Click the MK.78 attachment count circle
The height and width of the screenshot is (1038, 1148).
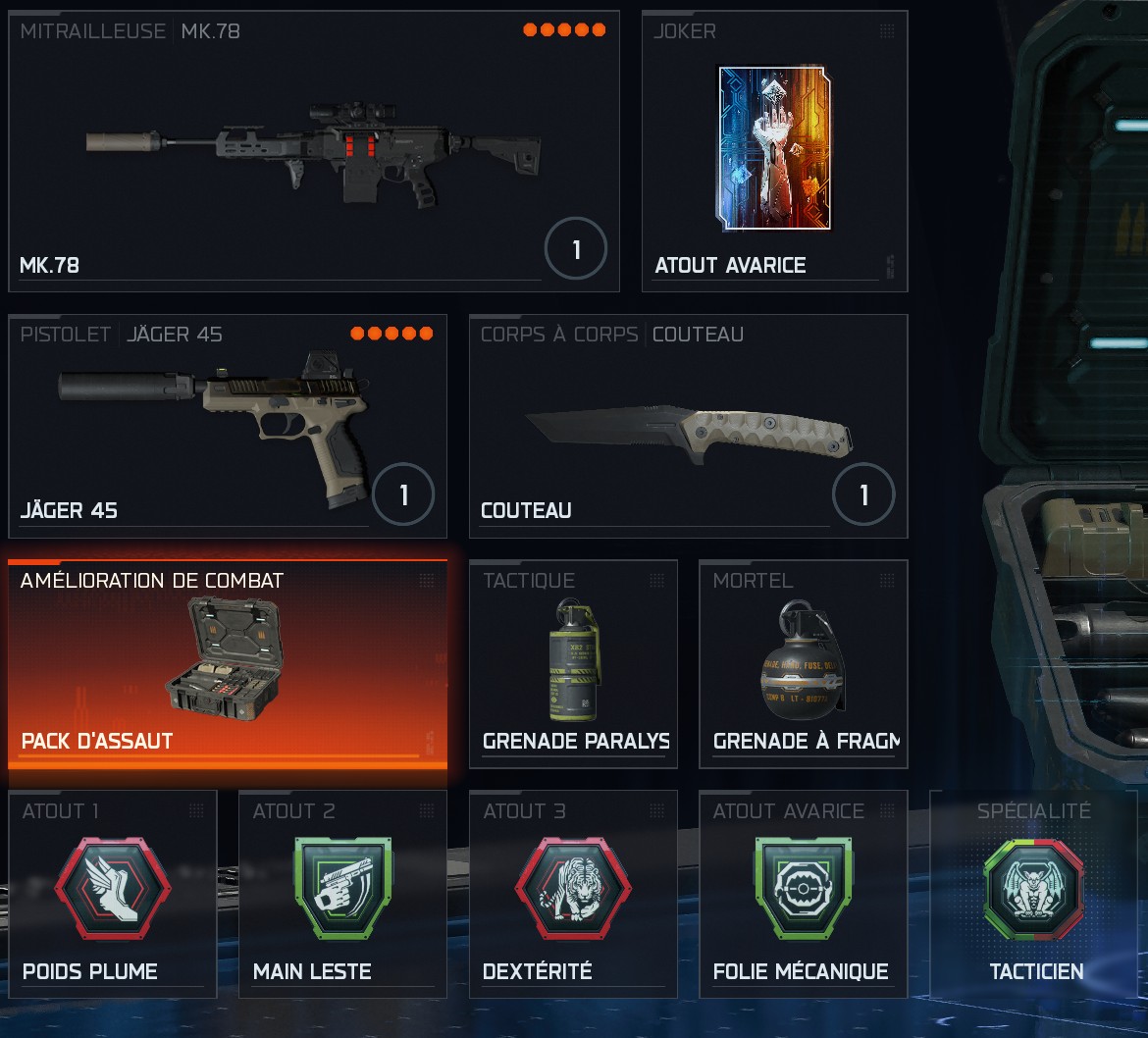[x=576, y=250]
